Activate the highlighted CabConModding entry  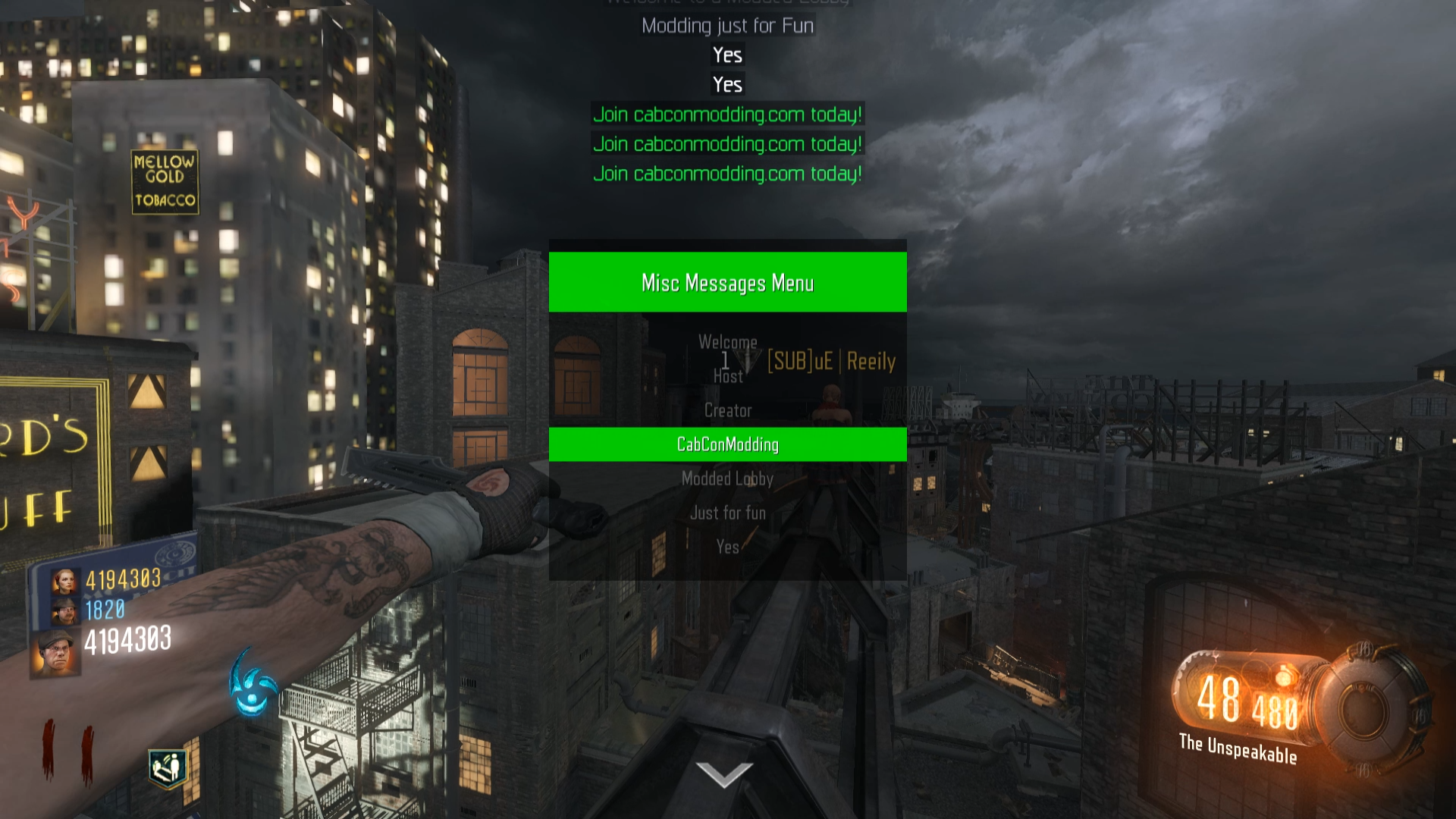click(727, 444)
